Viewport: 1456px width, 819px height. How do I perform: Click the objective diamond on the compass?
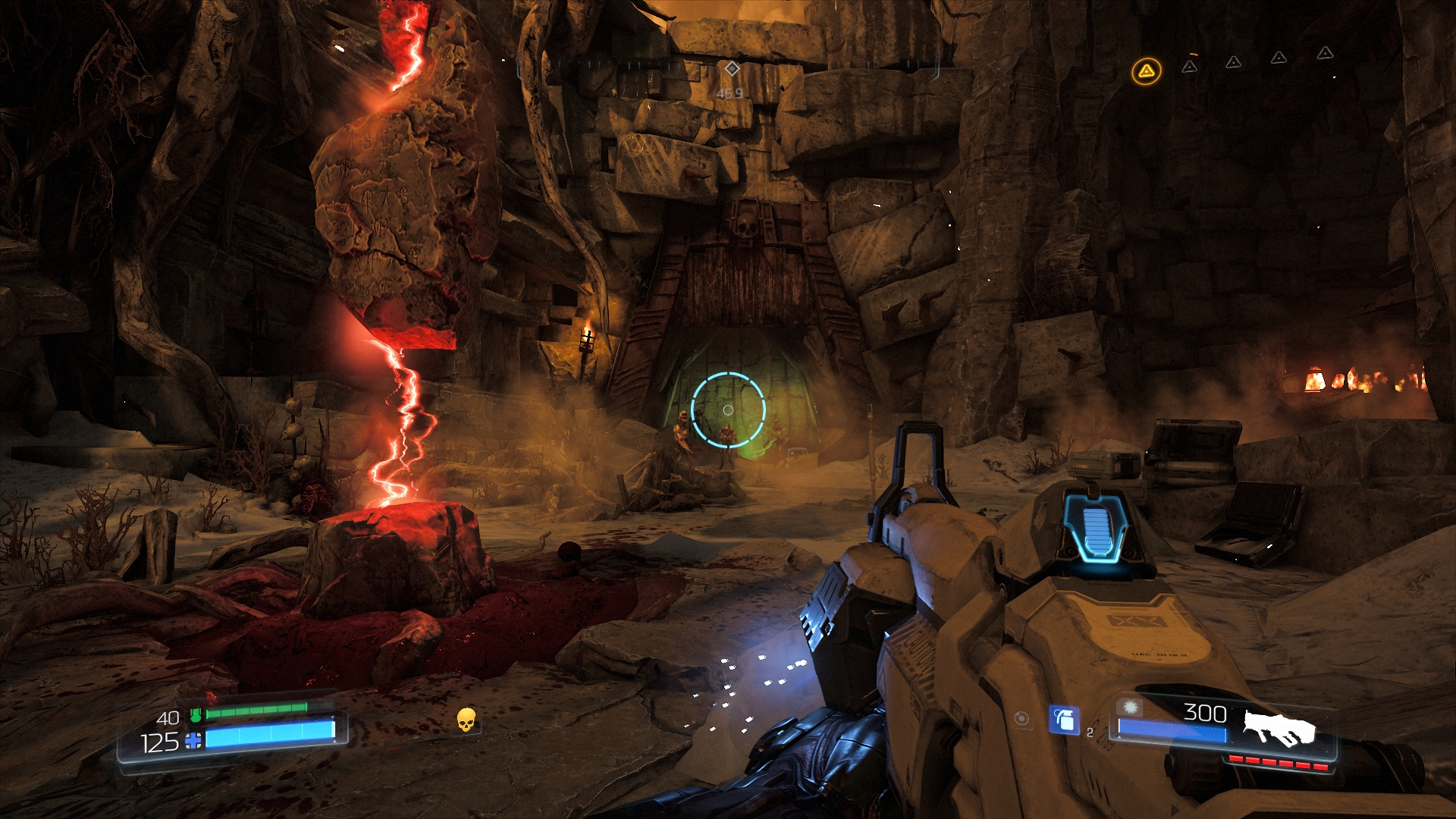(x=731, y=69)
